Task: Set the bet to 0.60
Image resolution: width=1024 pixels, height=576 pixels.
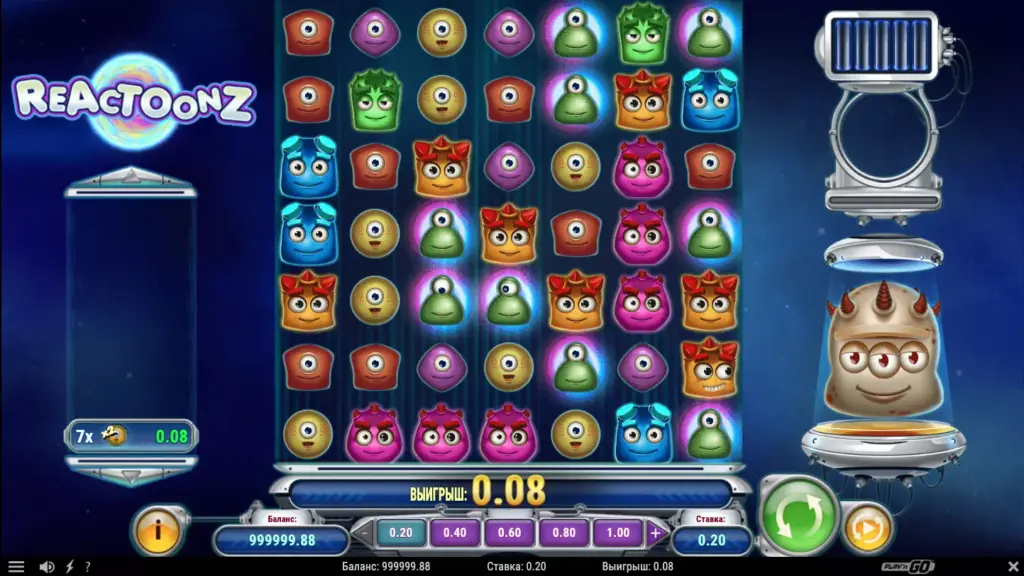Action: click(x=510, y=533)
